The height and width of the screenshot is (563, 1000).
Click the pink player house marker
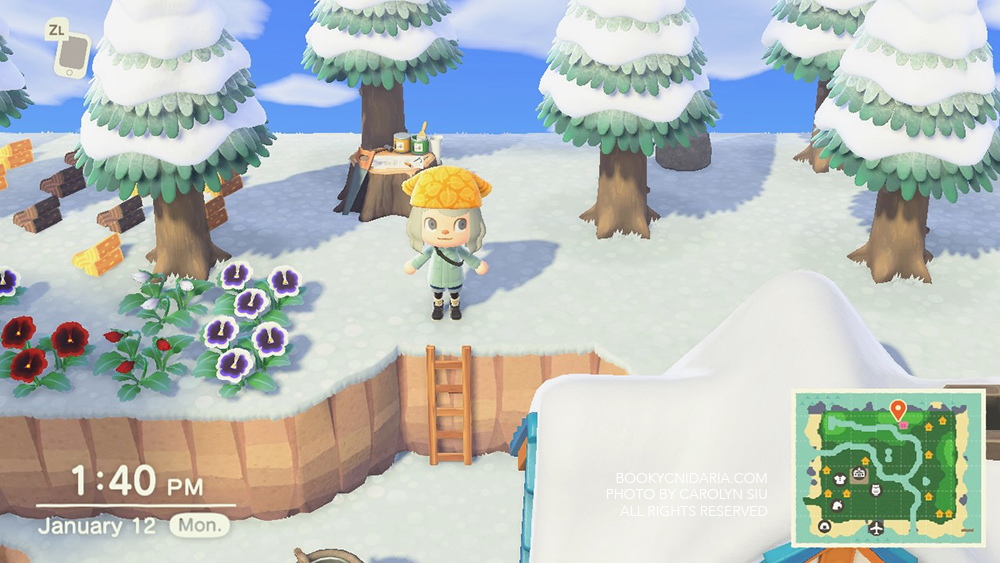[x=903, y=425]
